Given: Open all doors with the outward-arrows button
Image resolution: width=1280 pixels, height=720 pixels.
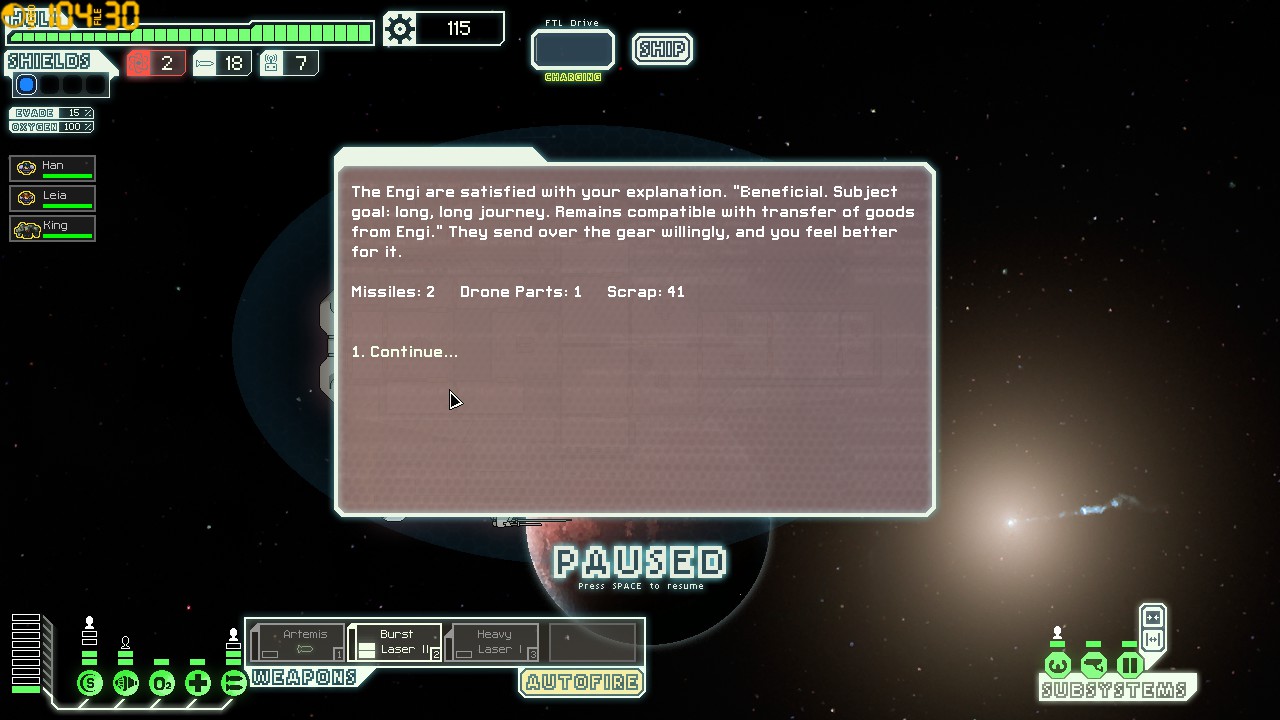Looking at the screenshot, I should (1152, 640).
